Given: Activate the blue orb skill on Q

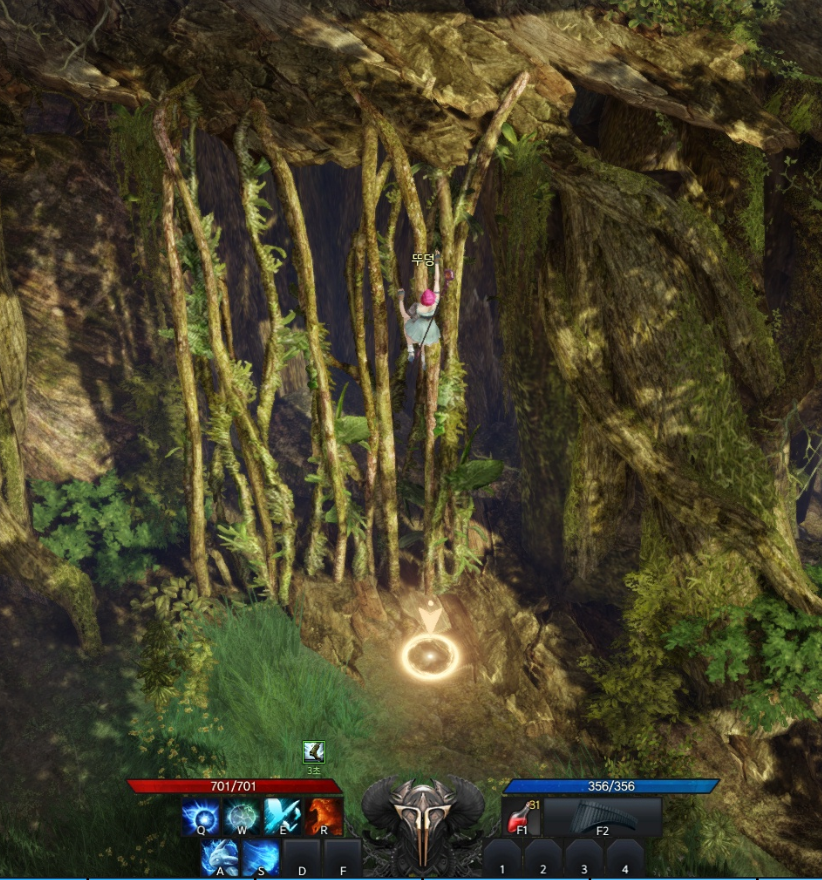Looking at the screenshot, I should coord(200,816).
